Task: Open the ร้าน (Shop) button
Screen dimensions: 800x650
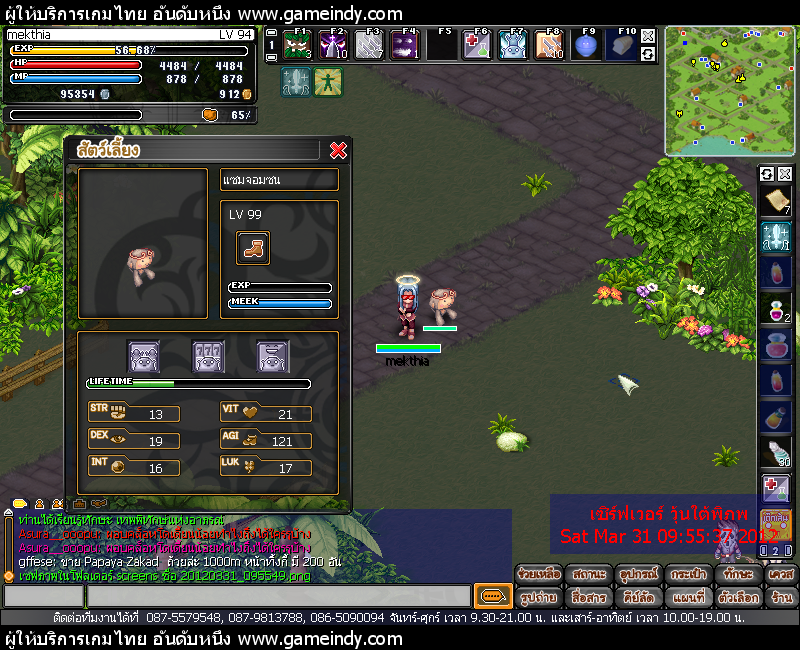Action: coord(780,597)
